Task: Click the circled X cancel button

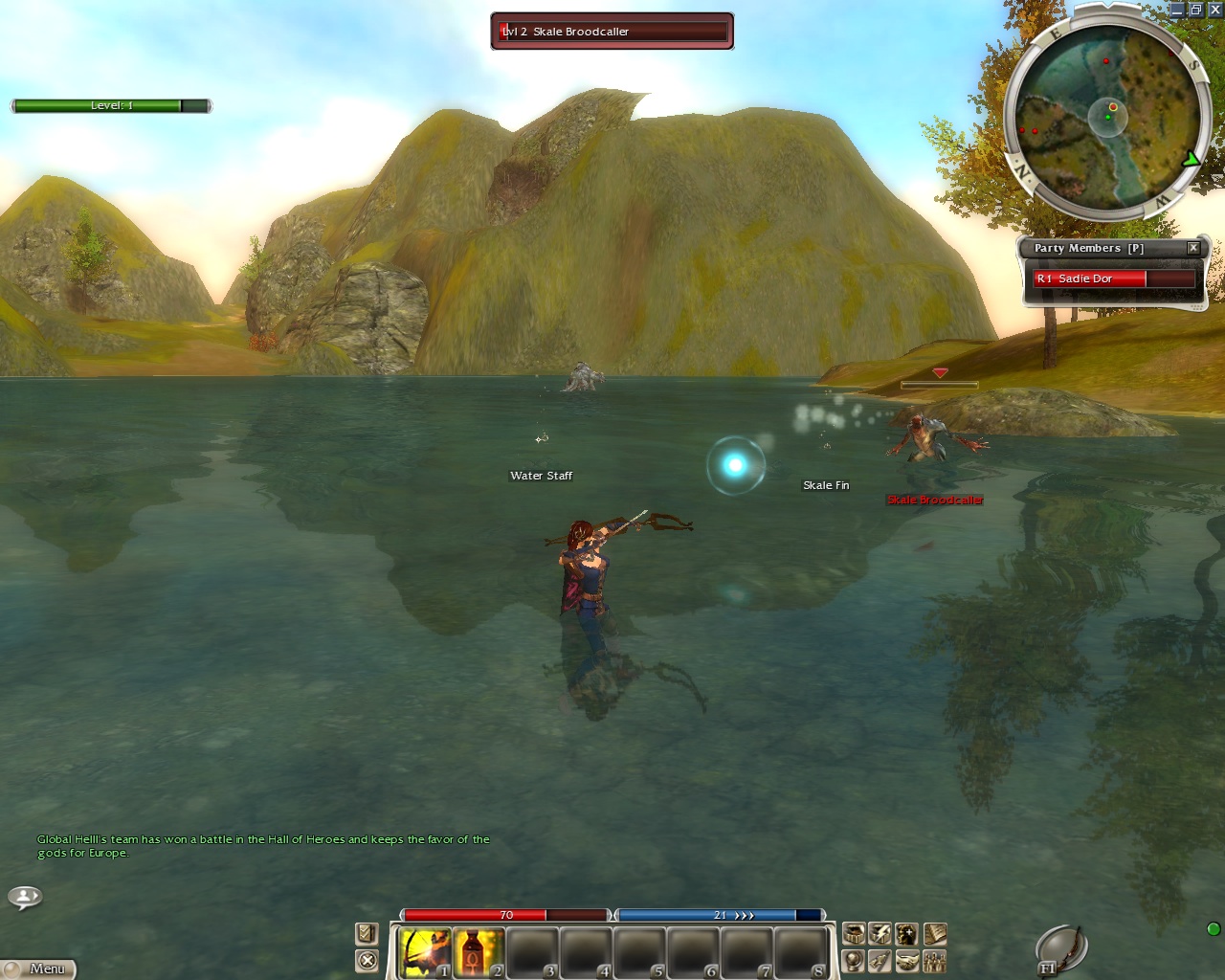Action: [x=367, y=960]
